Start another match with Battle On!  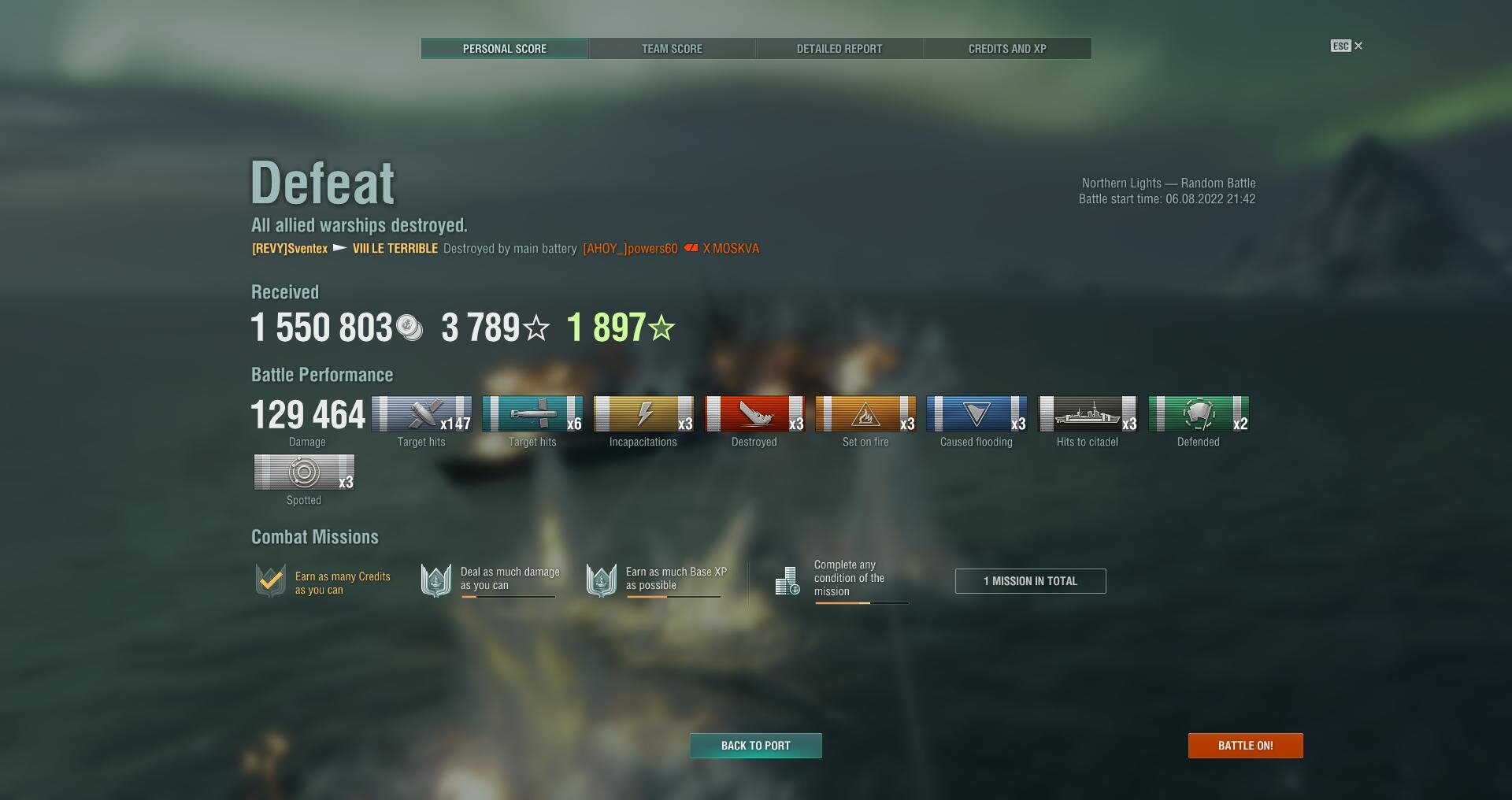coord(1245,746)
